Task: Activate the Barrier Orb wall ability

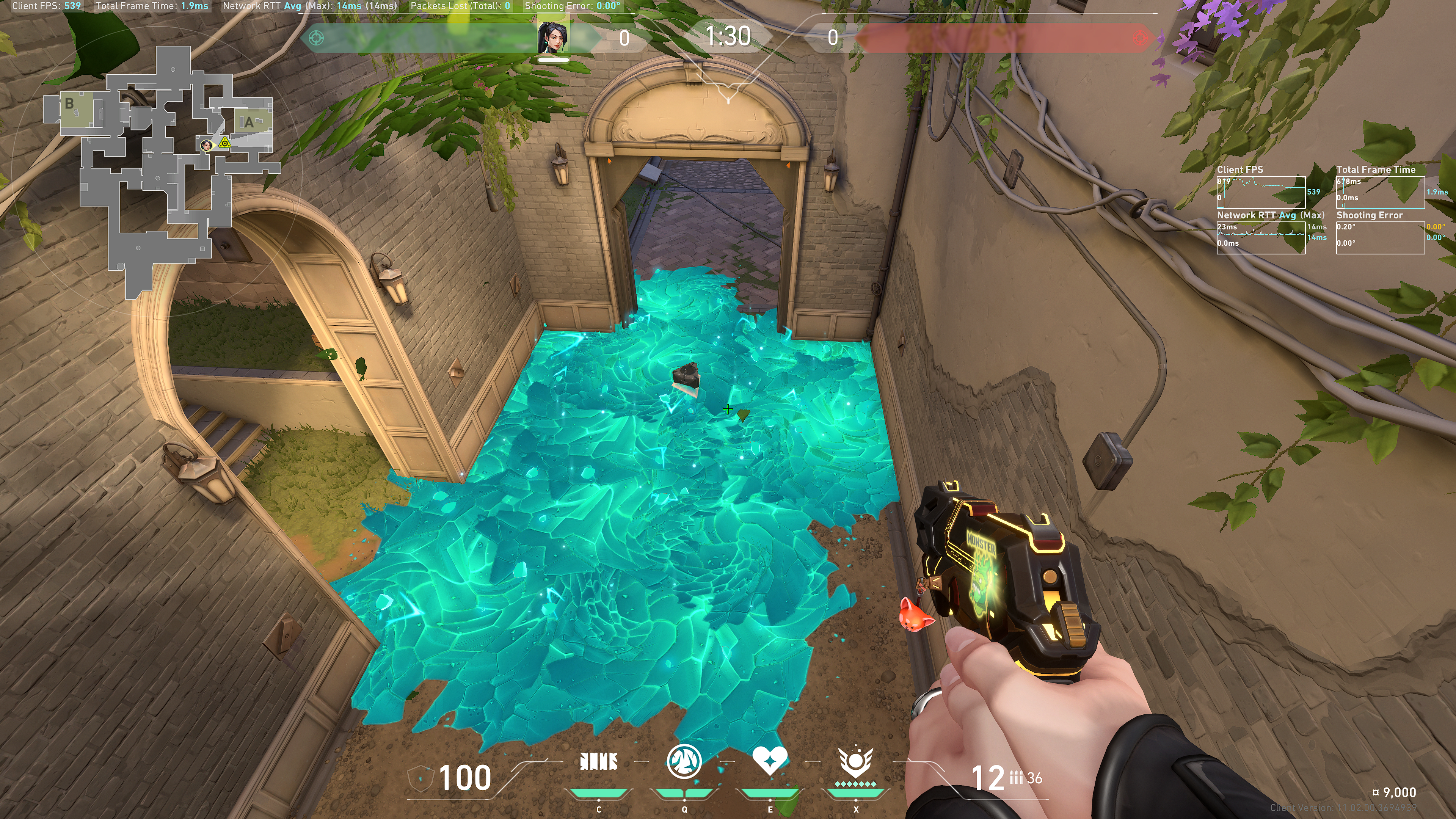Action: click(x=599, y=762)
